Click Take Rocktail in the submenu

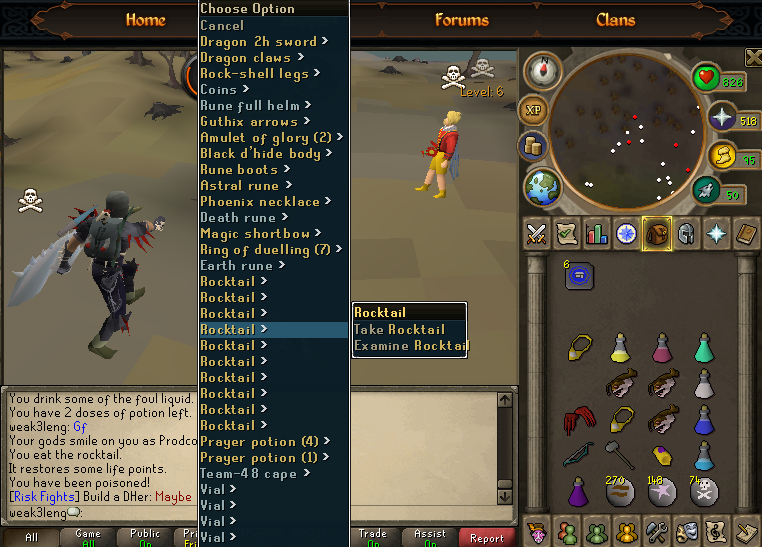[399, 330]
